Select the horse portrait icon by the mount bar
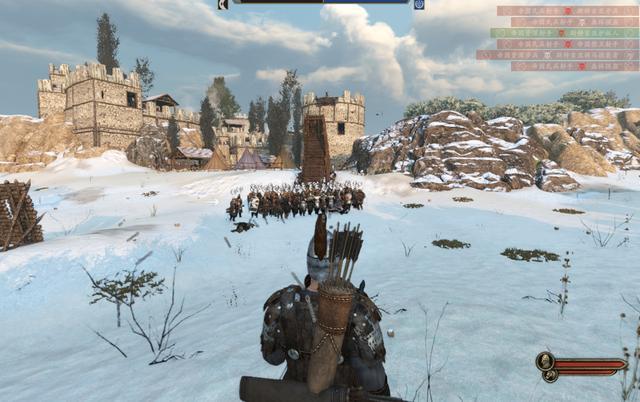The image size is (640, 402). click(549, 376)
